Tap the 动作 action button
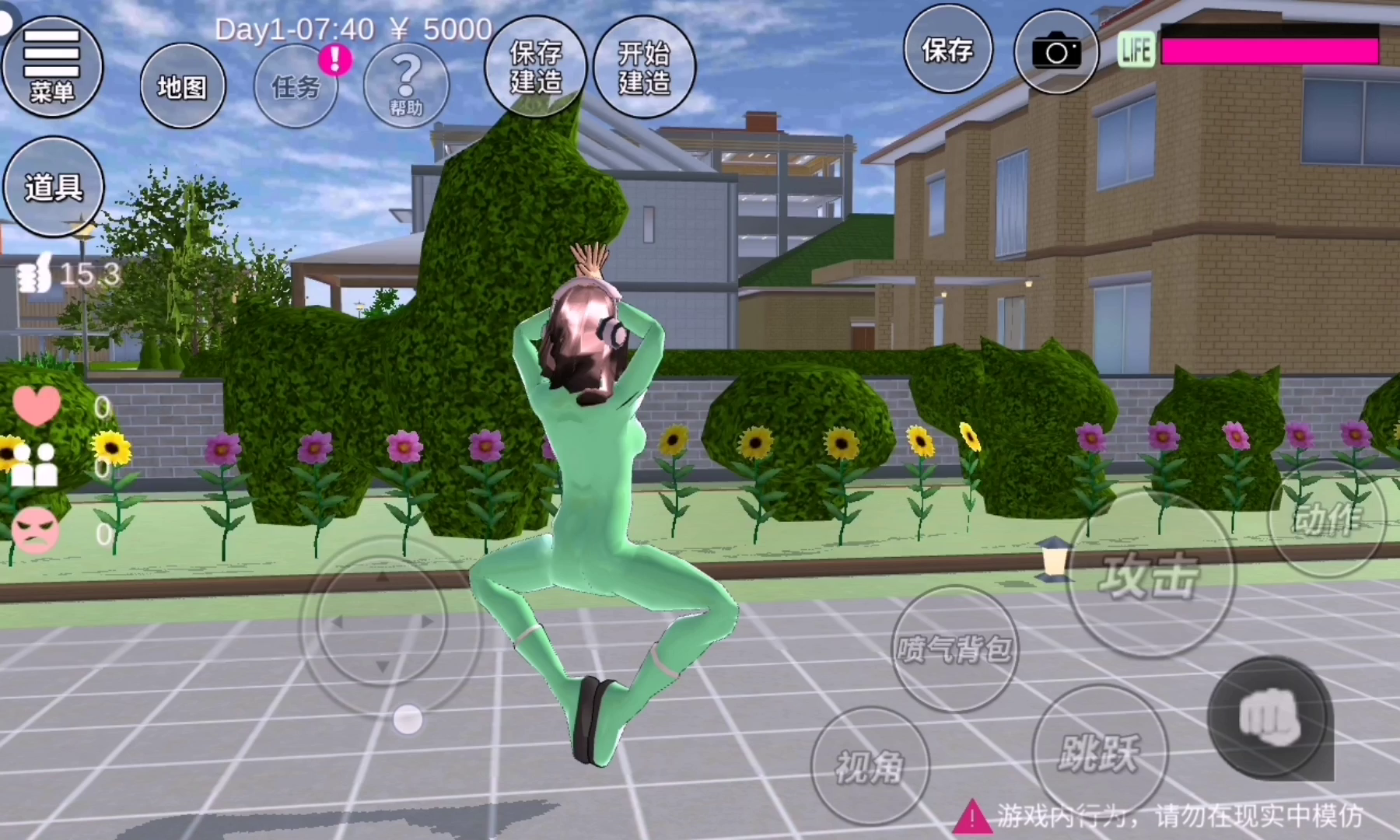 (x=1327, y=518)
